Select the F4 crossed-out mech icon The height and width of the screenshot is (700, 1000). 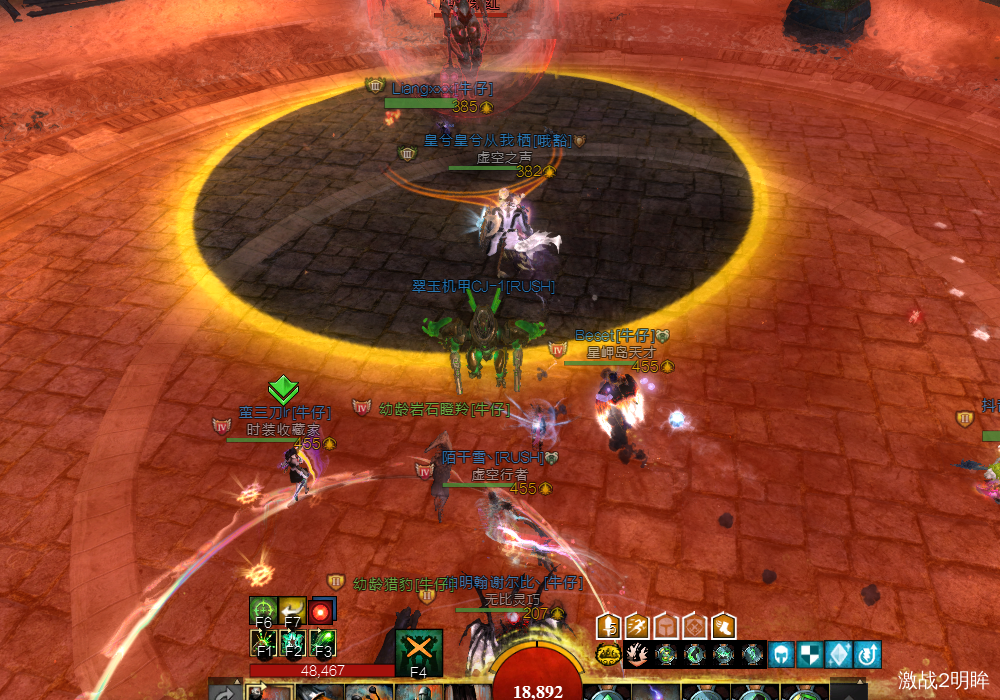pyautogui.click(x=419, y=652)
